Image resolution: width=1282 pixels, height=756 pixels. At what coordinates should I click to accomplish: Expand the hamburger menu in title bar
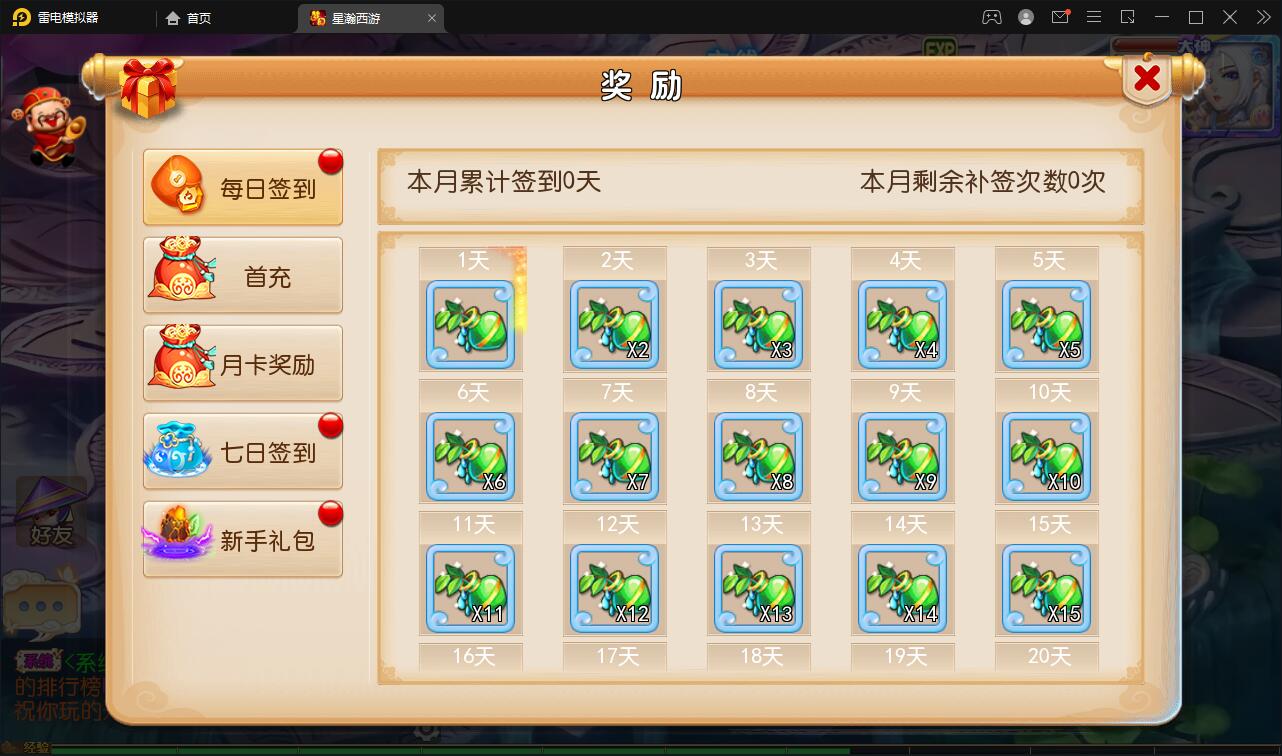pos(1095,17)
